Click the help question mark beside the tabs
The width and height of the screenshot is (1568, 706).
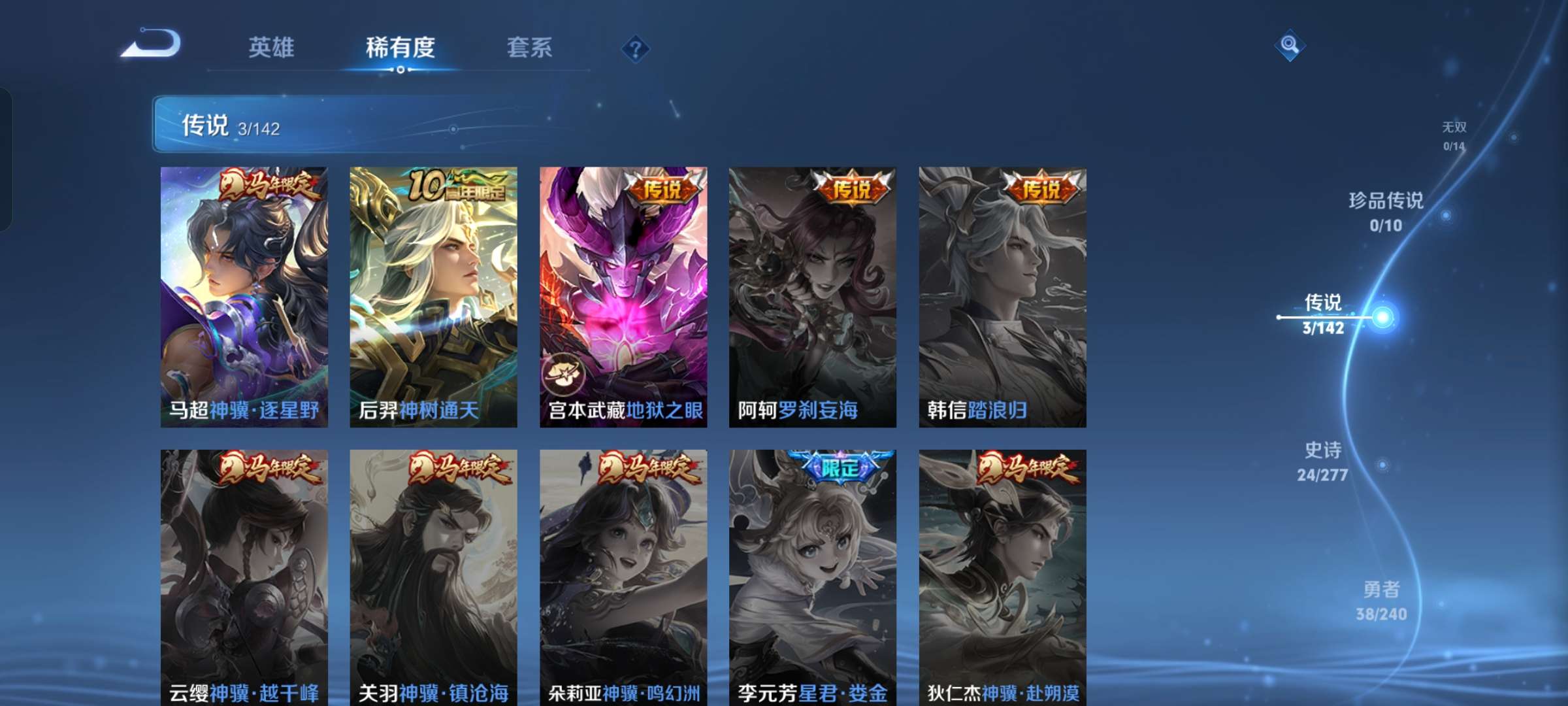636,48
